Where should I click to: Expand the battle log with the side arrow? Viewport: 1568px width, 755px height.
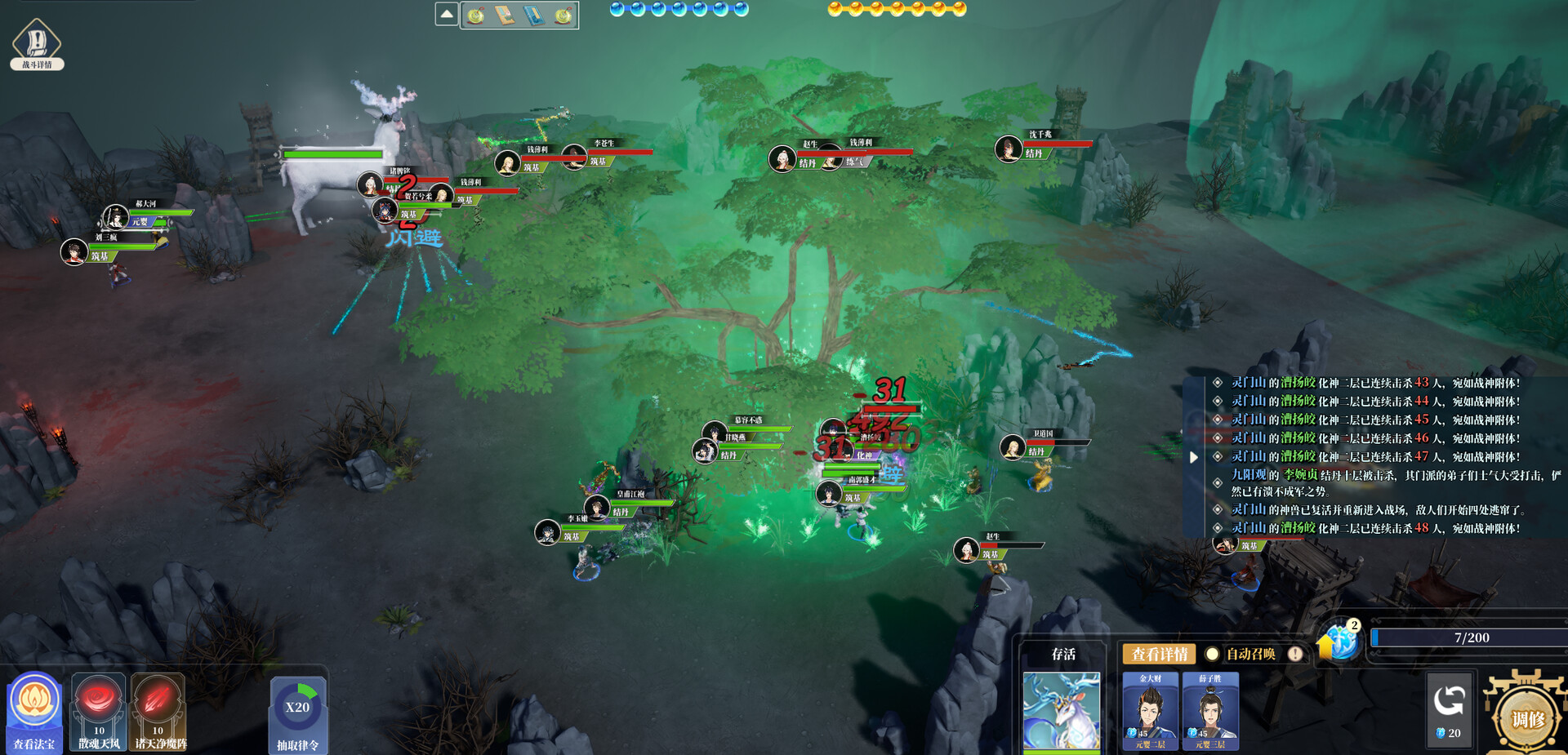pyautogui.click(x=1196, y=458)
